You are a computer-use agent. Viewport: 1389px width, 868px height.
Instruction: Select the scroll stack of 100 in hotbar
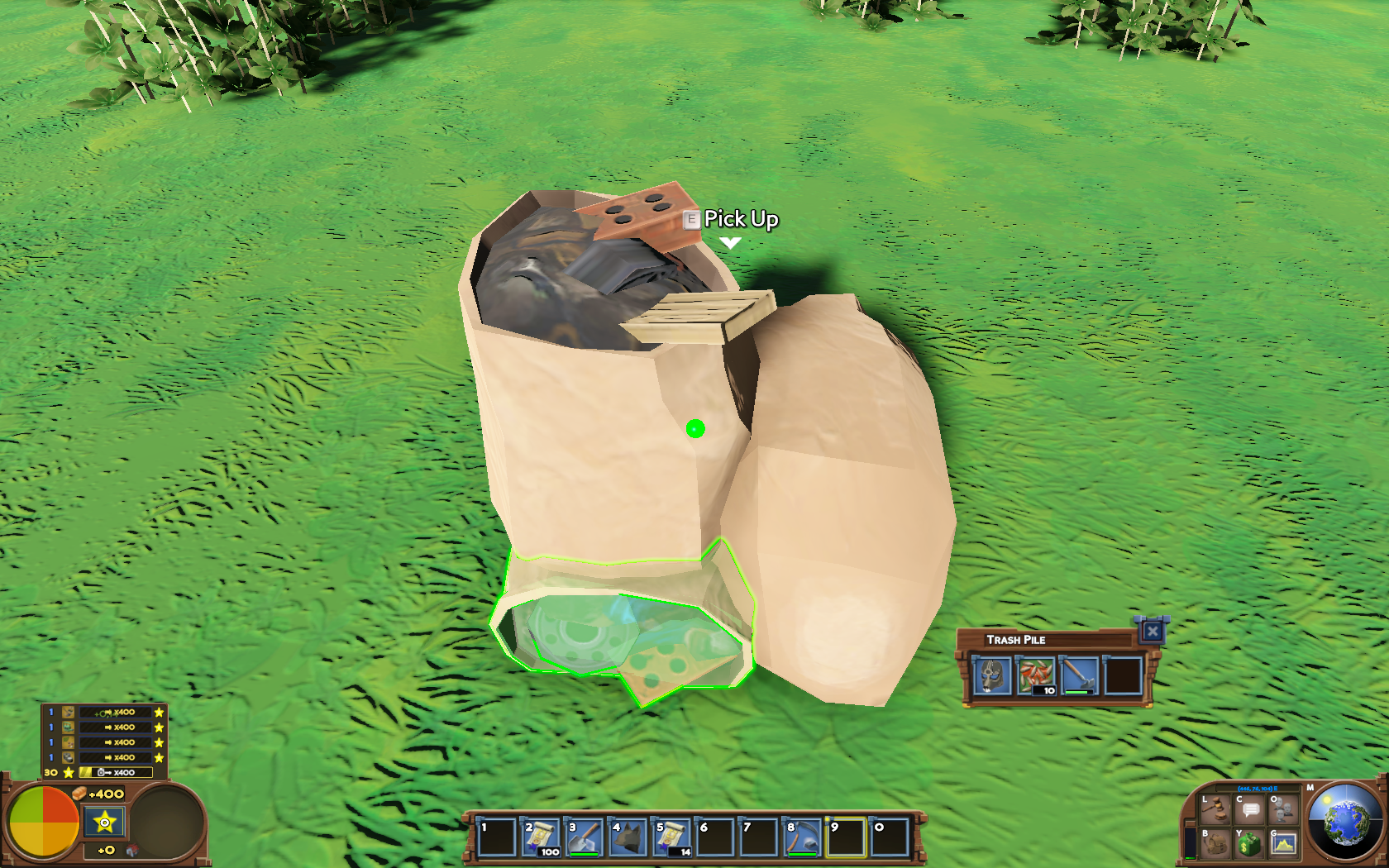pos(541,837)
